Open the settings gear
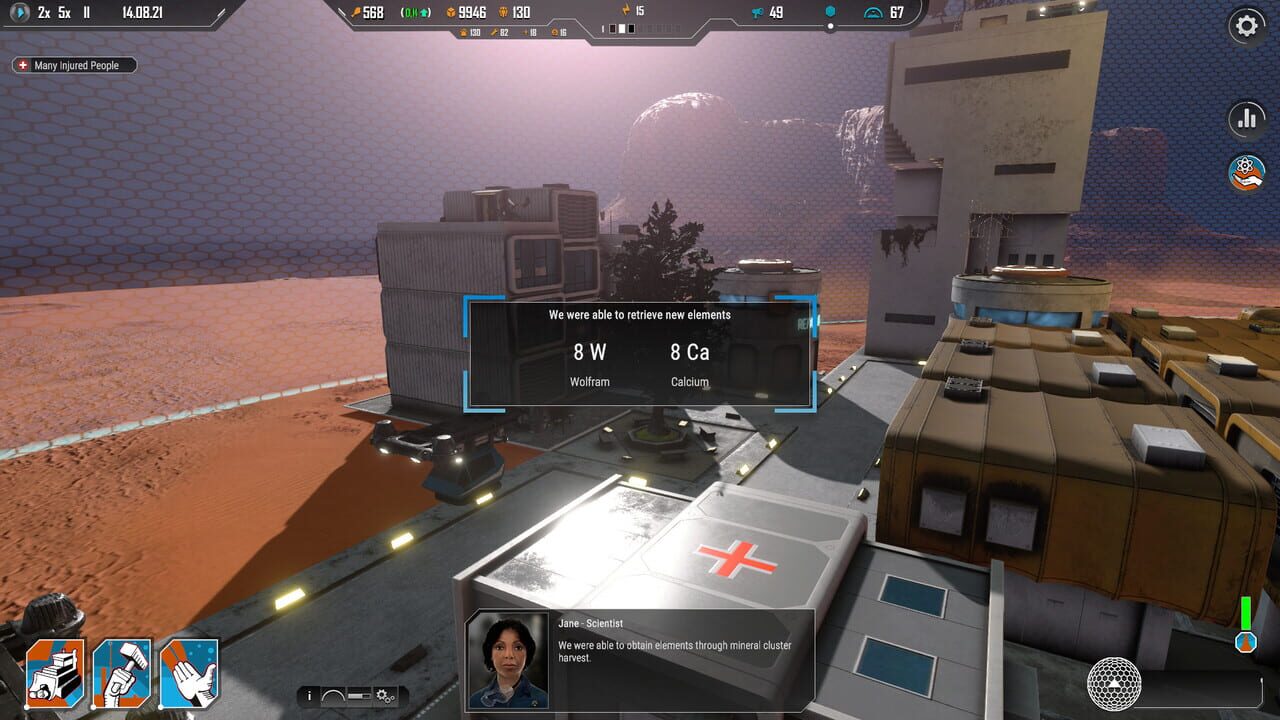1280x720 pixels. coord(1245,26)
